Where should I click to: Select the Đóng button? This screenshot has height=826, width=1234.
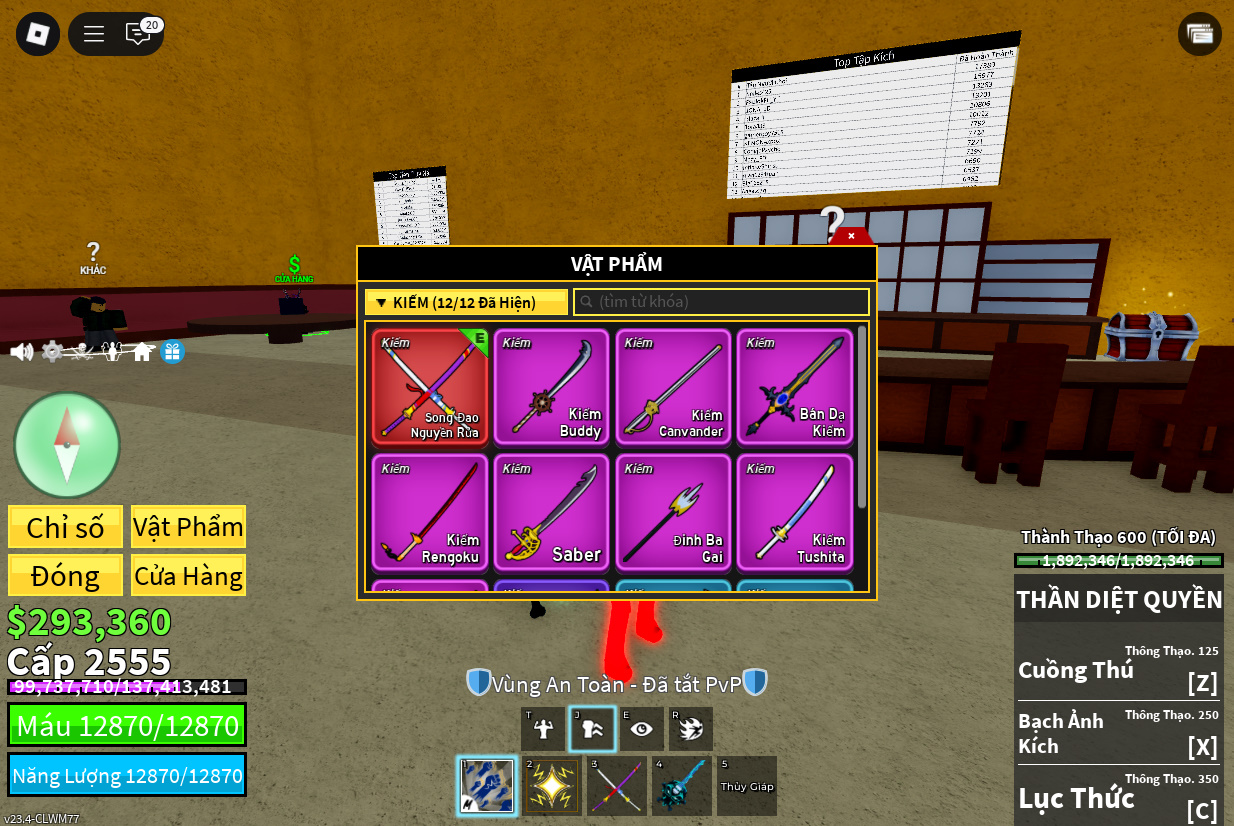pyautogui.click(x=65, y=576)
